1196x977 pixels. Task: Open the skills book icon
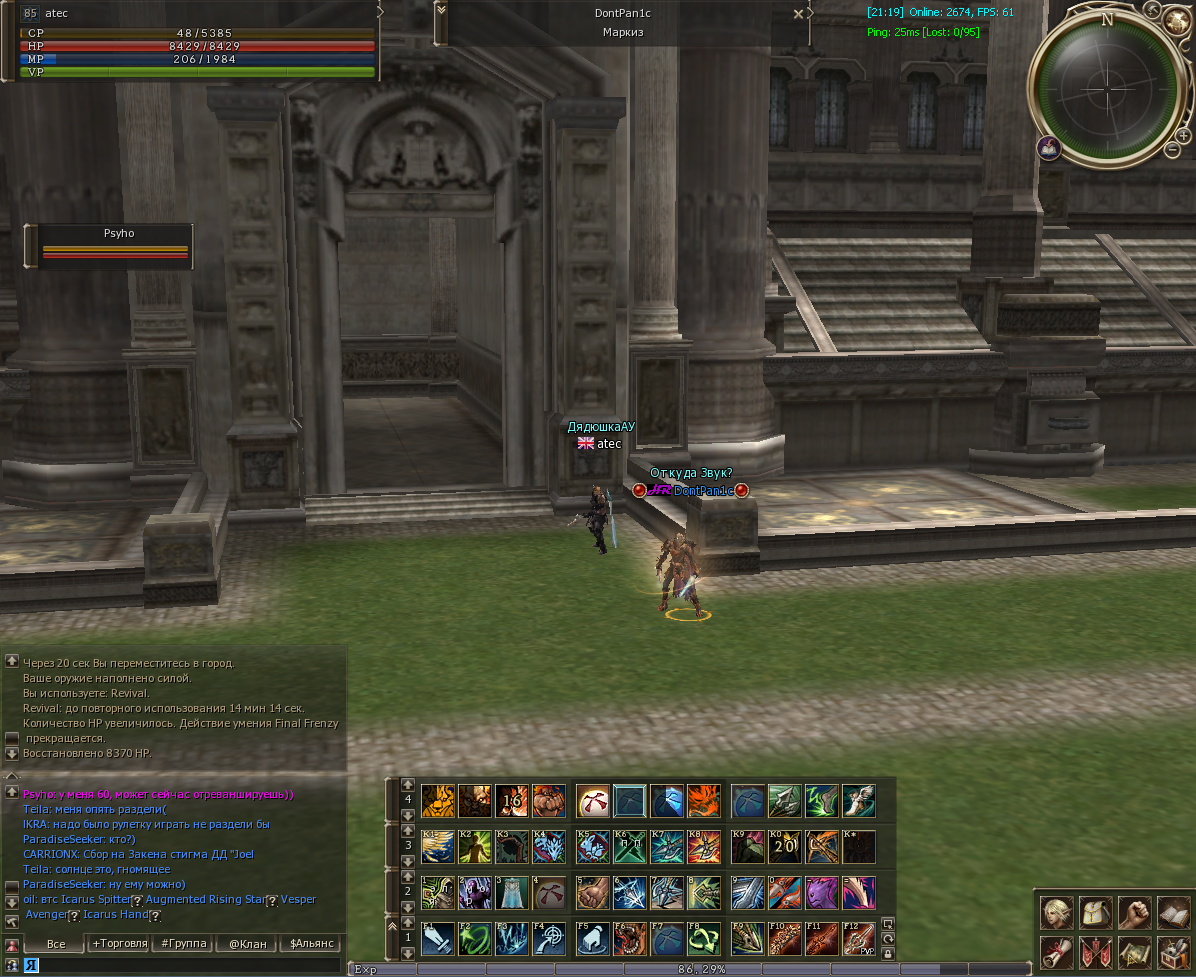click(x=1172, y=912)
